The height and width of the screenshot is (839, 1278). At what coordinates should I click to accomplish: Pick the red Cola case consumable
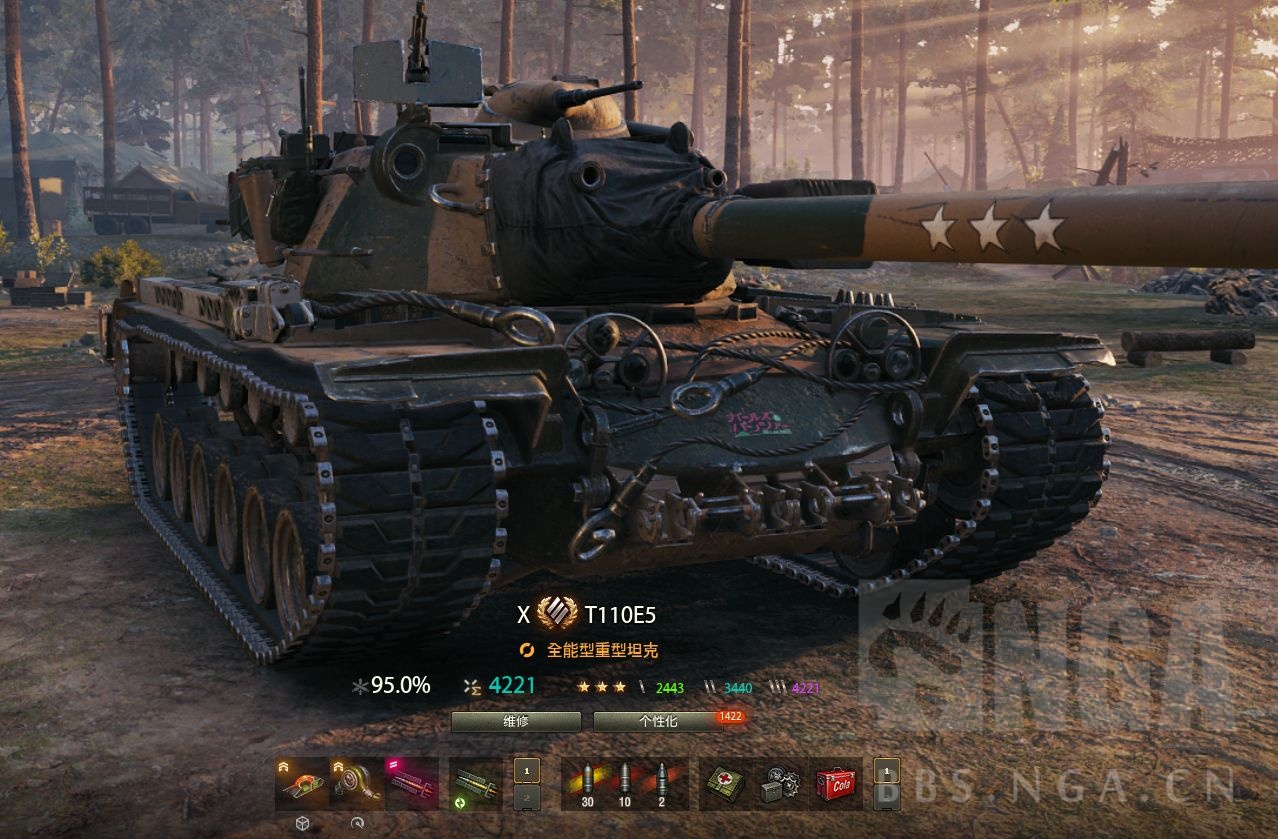836,783
